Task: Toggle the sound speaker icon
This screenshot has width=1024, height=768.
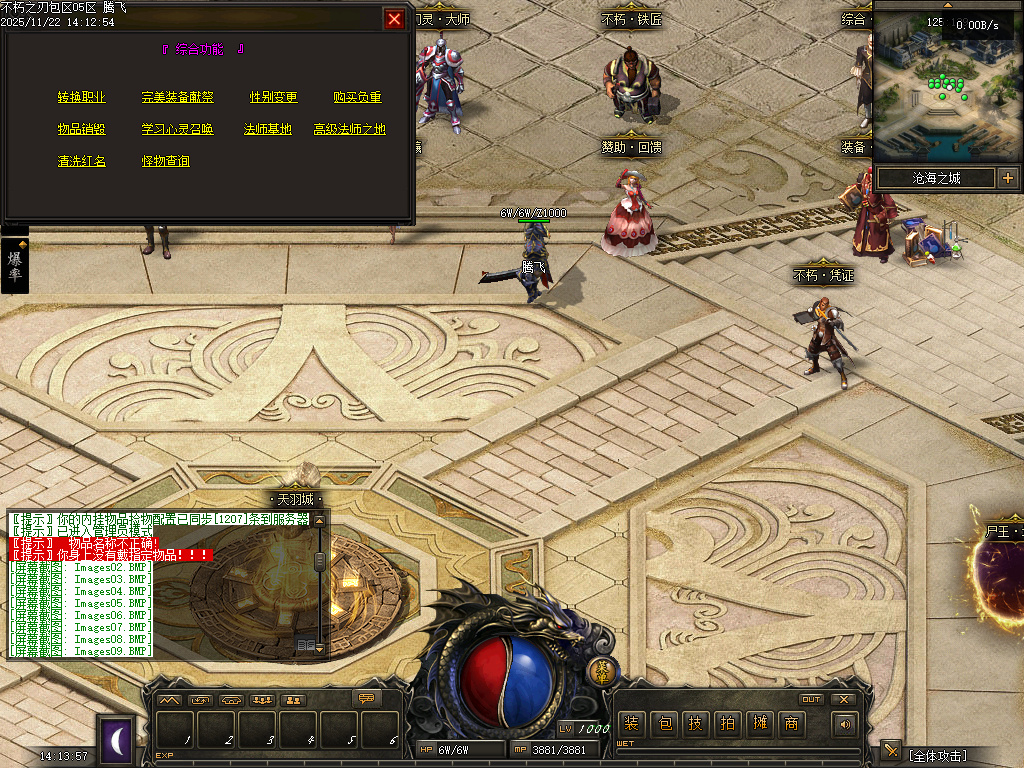Action: (846, 723)
